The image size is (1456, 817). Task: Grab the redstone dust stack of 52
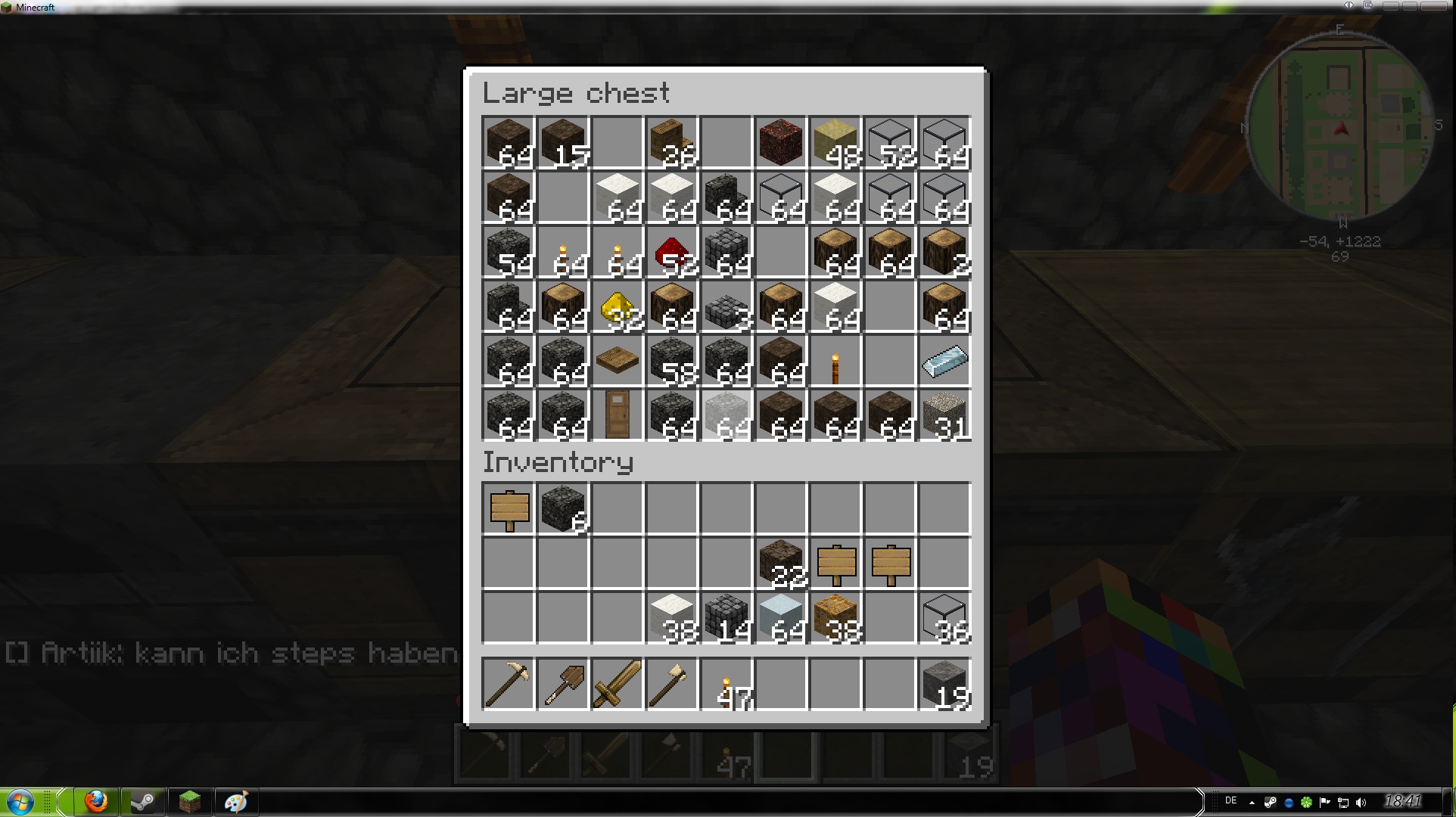672,253
